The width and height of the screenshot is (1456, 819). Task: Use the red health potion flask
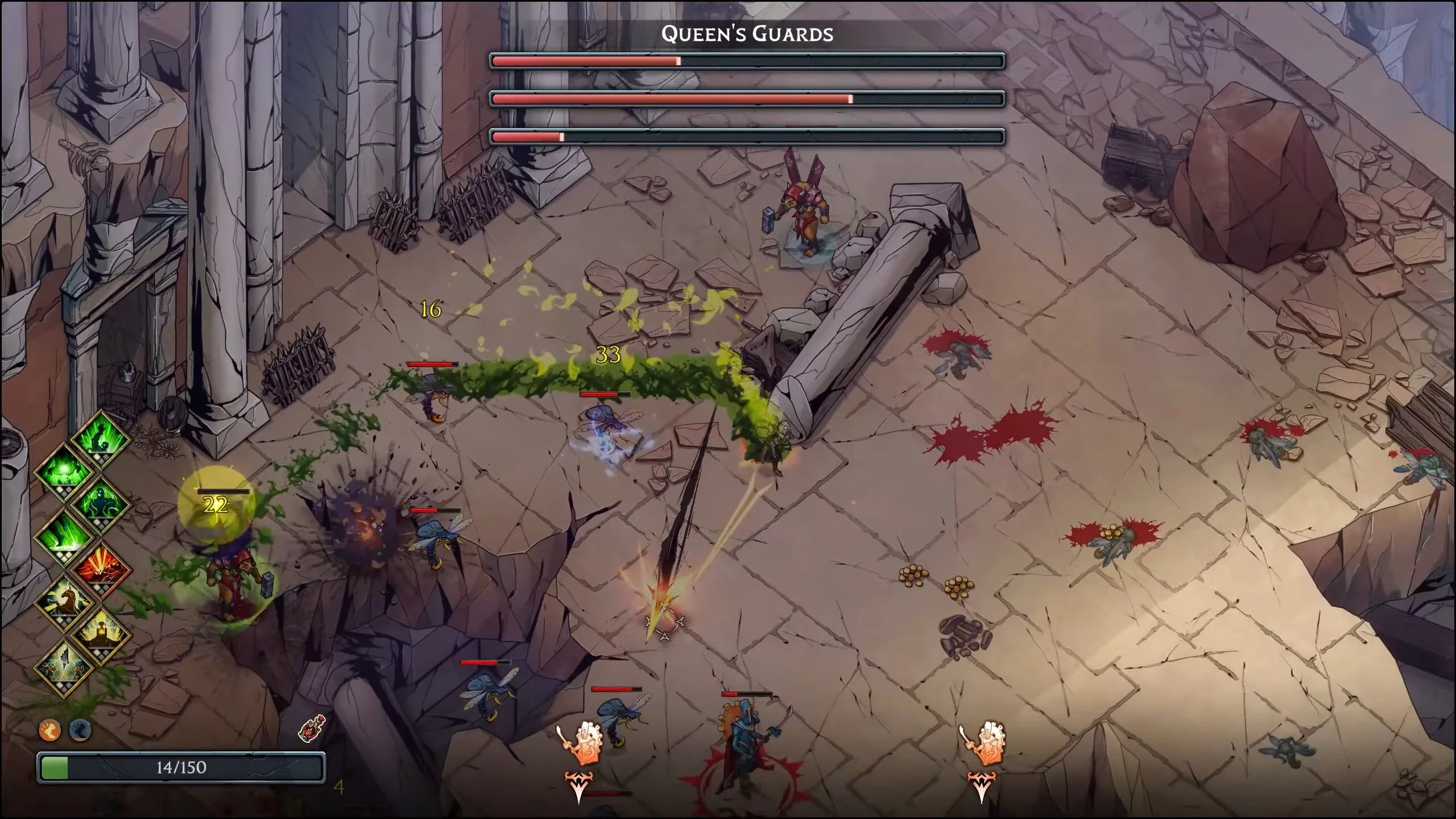(312, 729)
